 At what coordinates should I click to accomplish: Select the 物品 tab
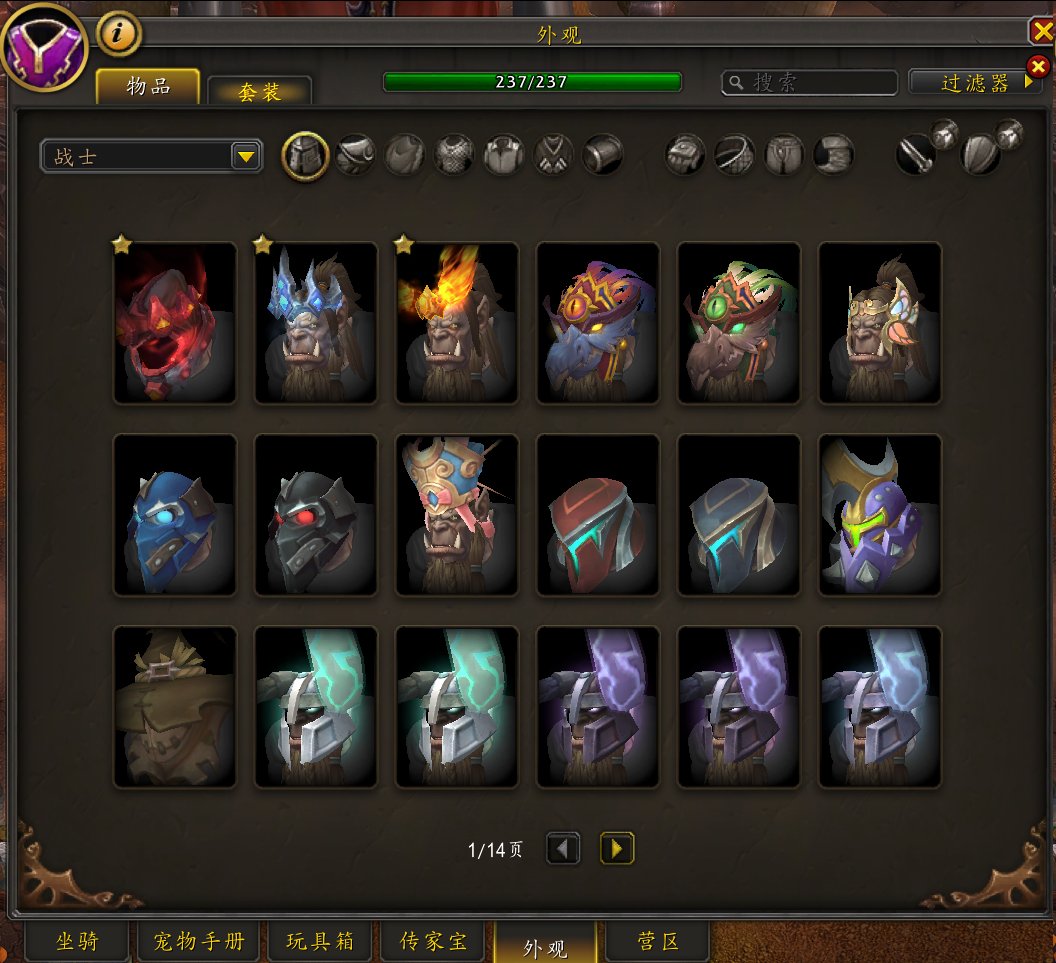[148, 87]
